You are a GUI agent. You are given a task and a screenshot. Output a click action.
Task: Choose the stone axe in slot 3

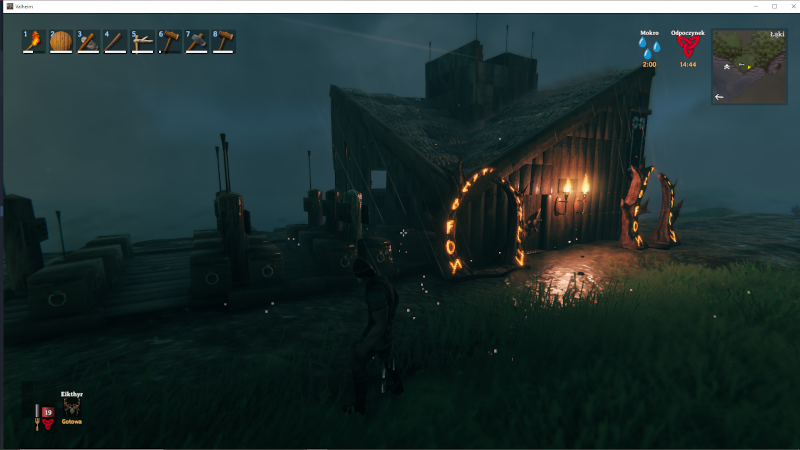point(88,41)
